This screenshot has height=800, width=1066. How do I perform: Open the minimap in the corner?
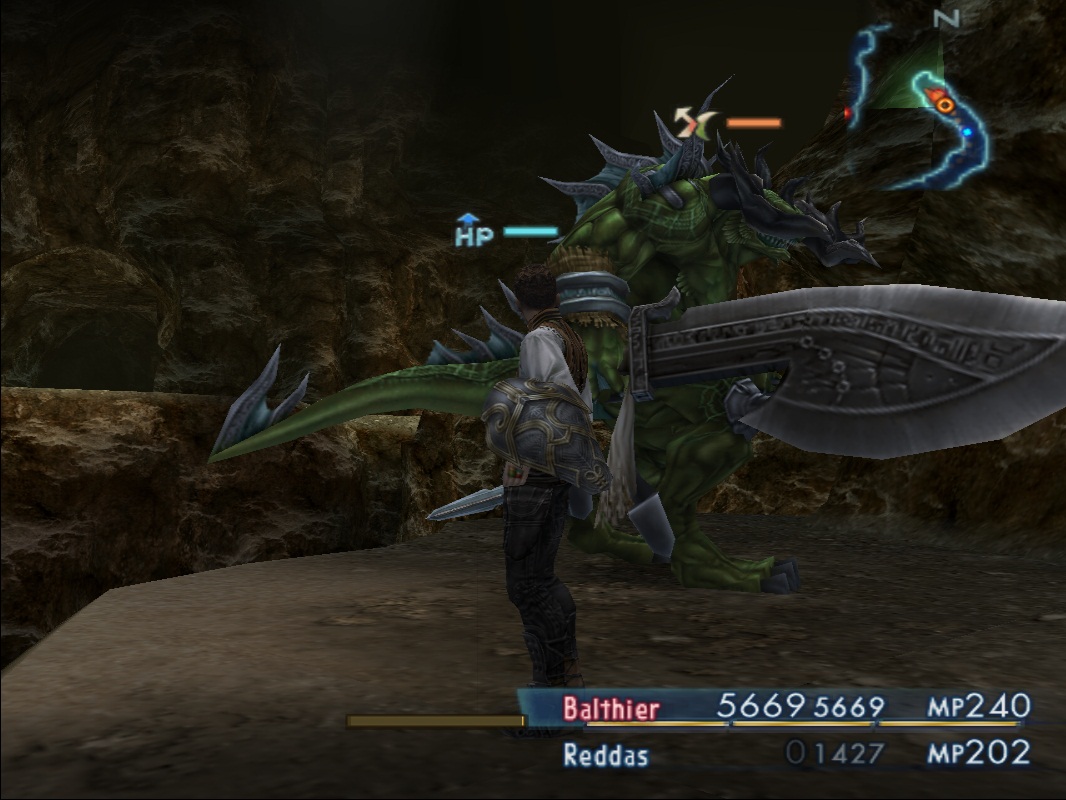[915, 105]
